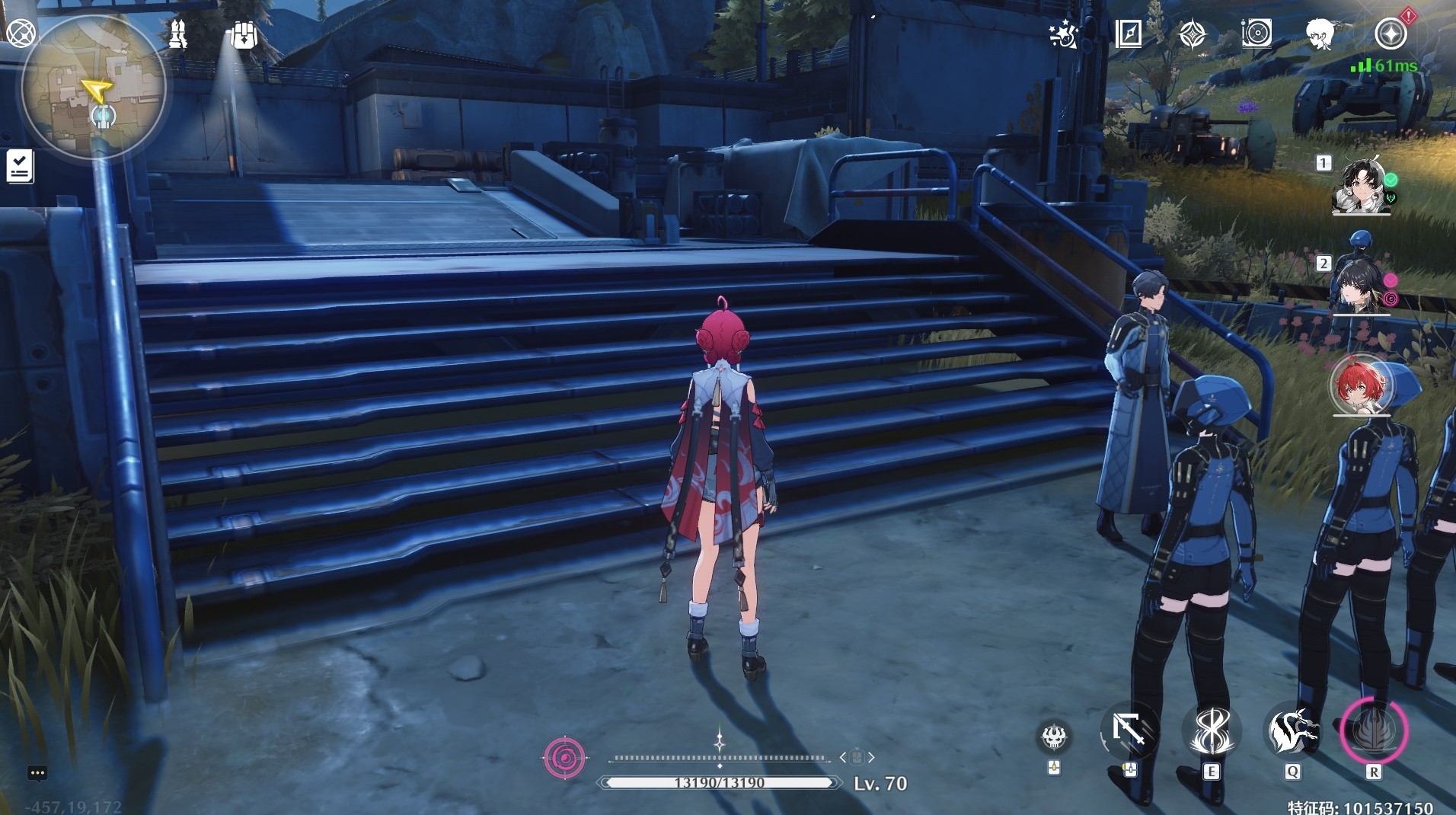This screenshot has height=815, width=1456.
Task: Click the four-pointed star diamond icon
Action: [1192, 34]
